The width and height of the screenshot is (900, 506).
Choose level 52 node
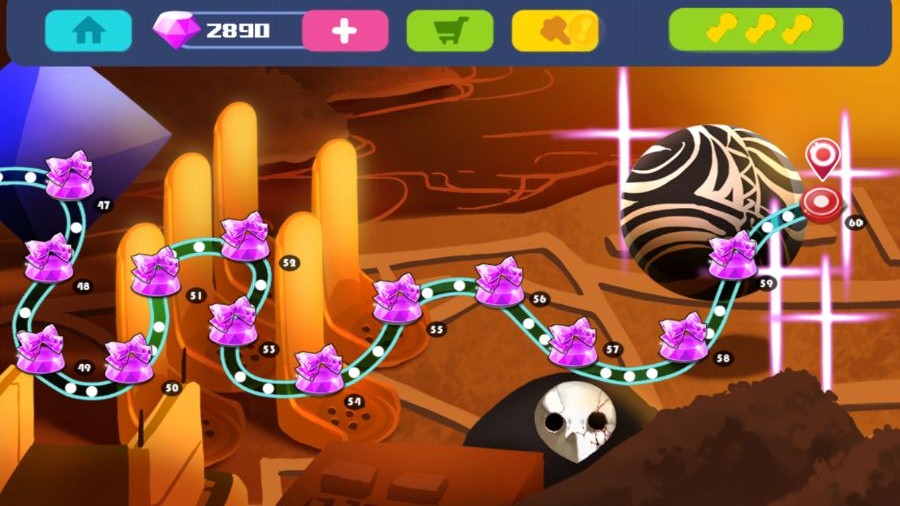pyautogui.click(x=244, y=237)
